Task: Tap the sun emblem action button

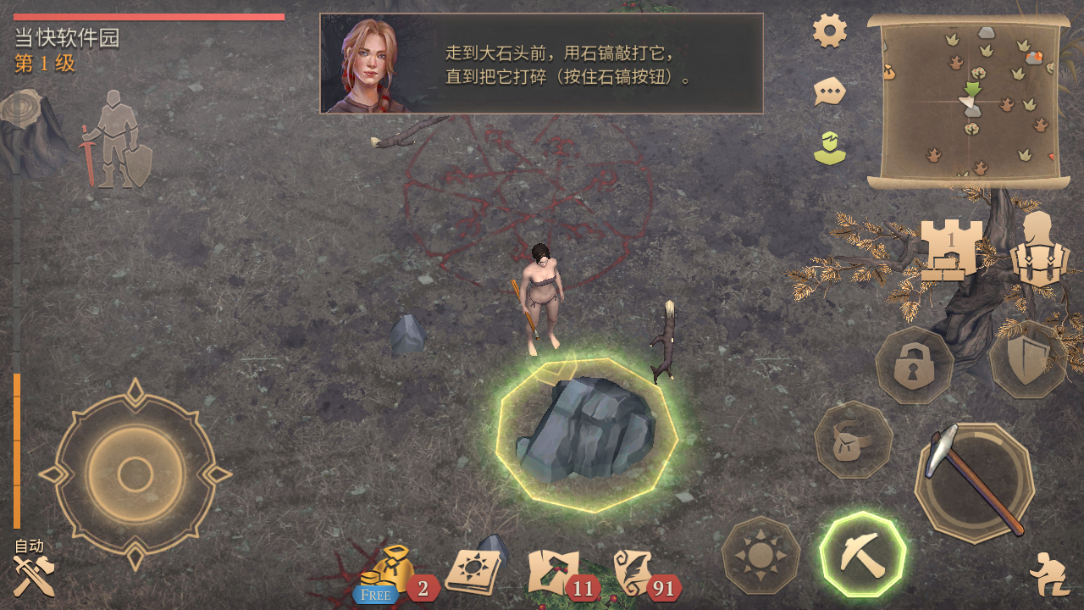Action: coord(761,555)
